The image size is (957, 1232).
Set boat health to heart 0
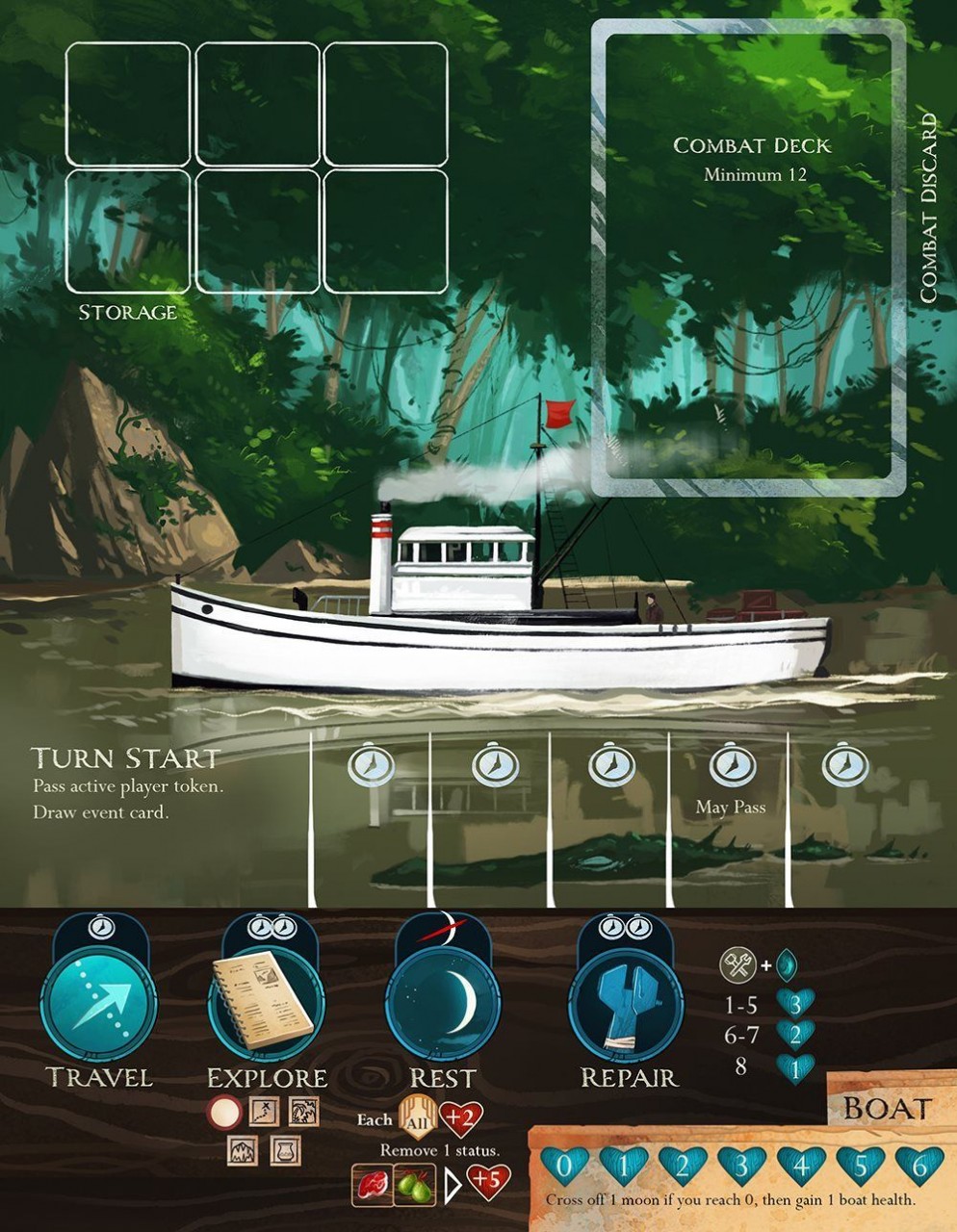(x=565, y=1167)
